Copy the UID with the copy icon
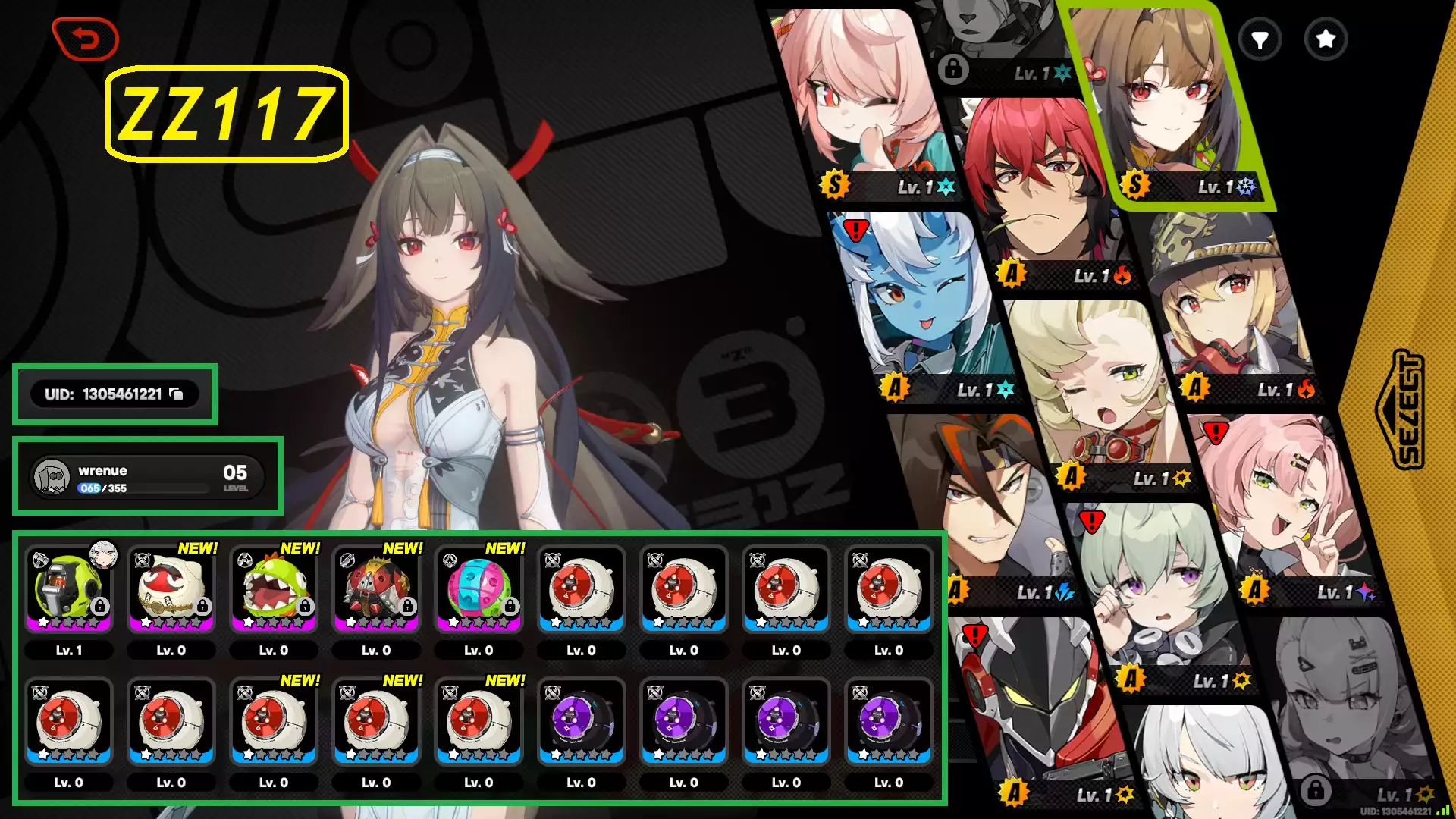This screenshot has height=819, width=1456. [176, 394]
